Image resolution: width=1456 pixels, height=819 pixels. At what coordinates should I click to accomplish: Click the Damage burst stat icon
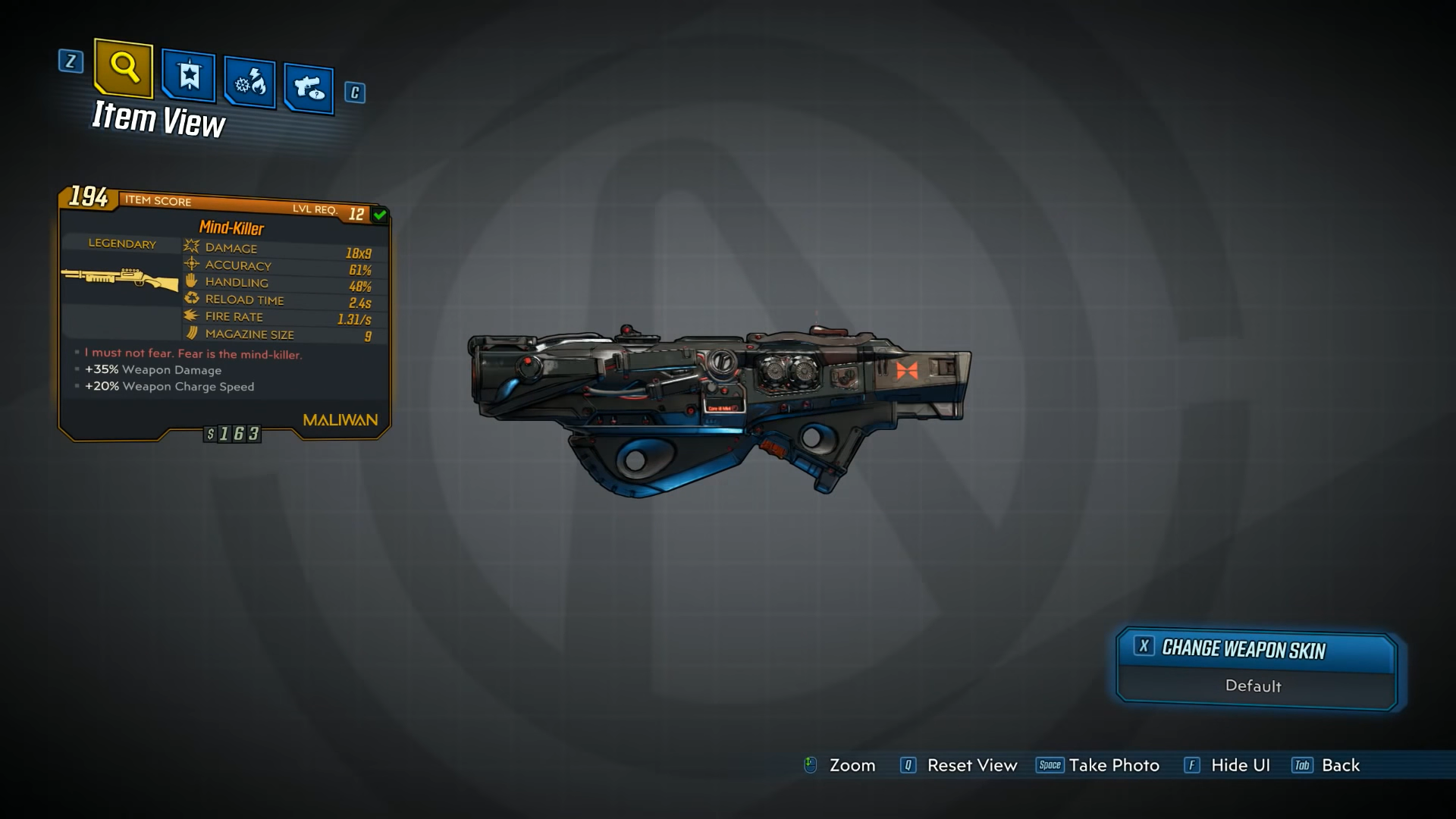tap(190, 247)
